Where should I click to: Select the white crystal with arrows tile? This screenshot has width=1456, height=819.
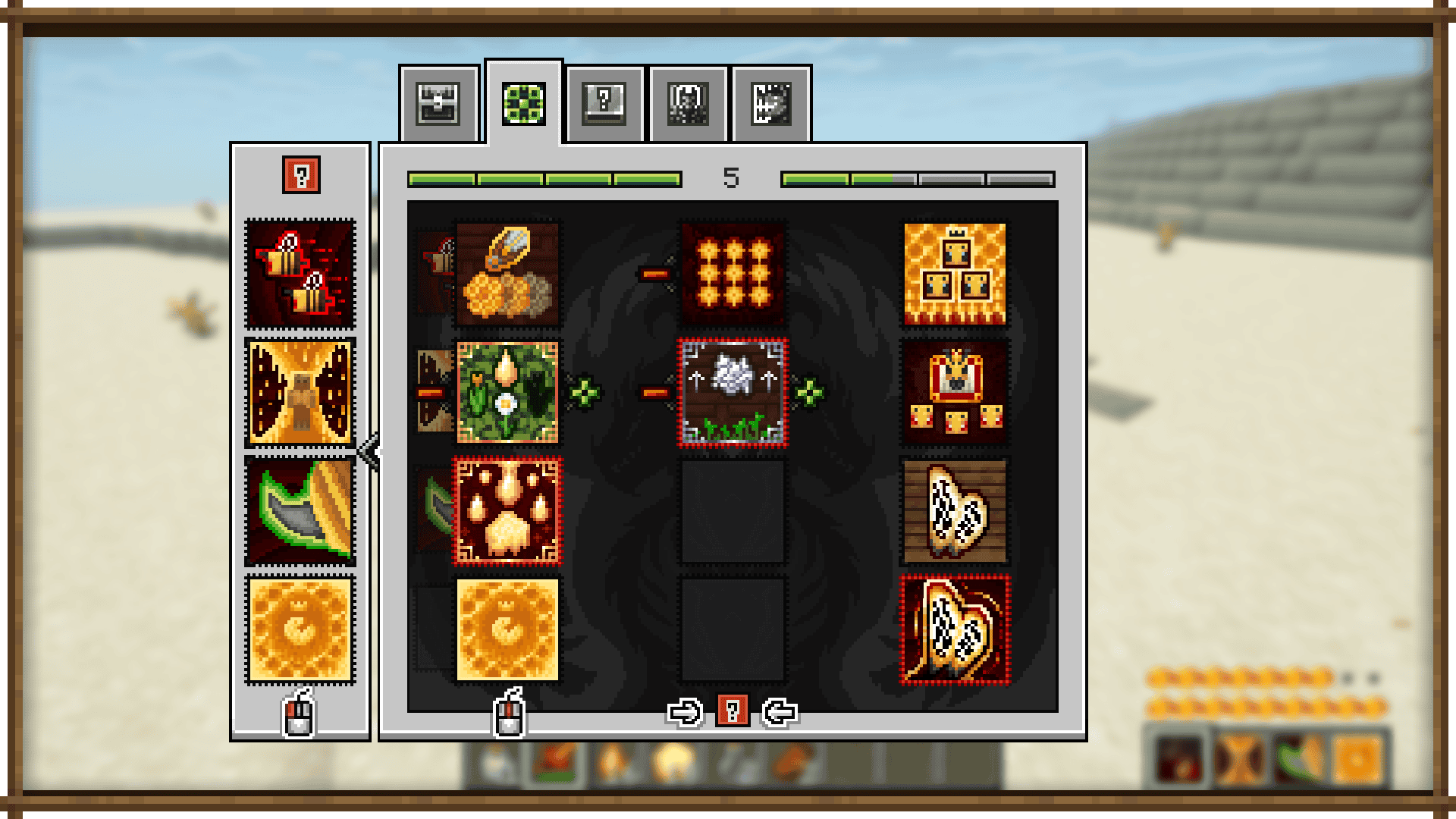coord(733,392)
